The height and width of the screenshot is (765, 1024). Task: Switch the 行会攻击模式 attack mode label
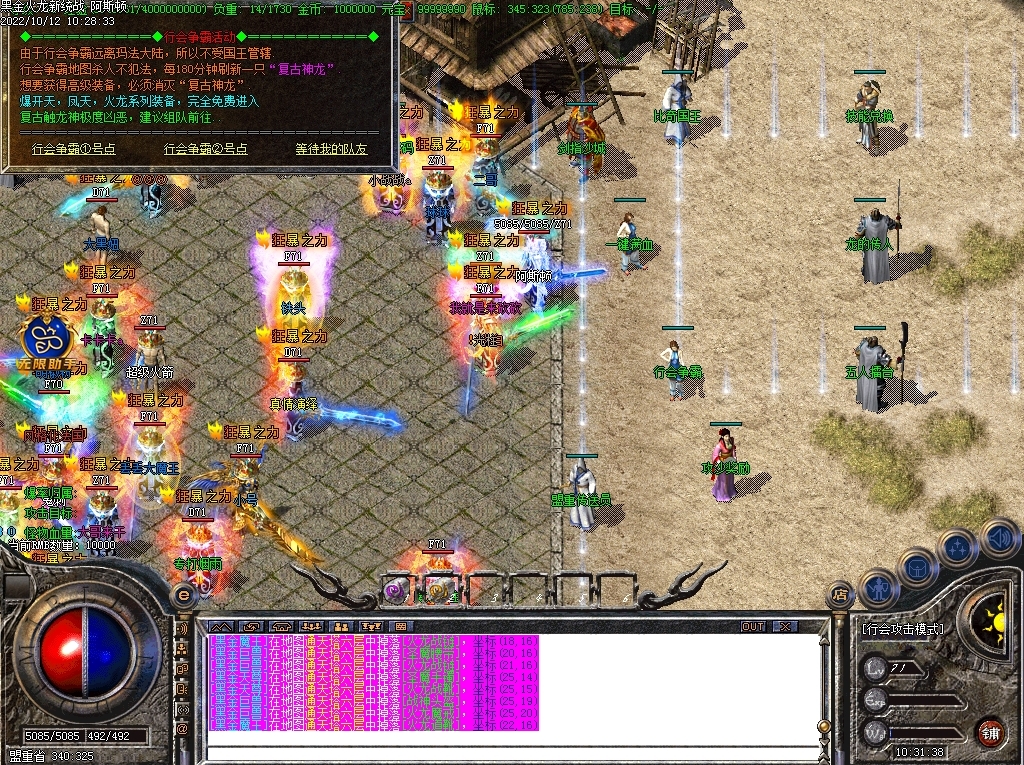click(902, 630)
